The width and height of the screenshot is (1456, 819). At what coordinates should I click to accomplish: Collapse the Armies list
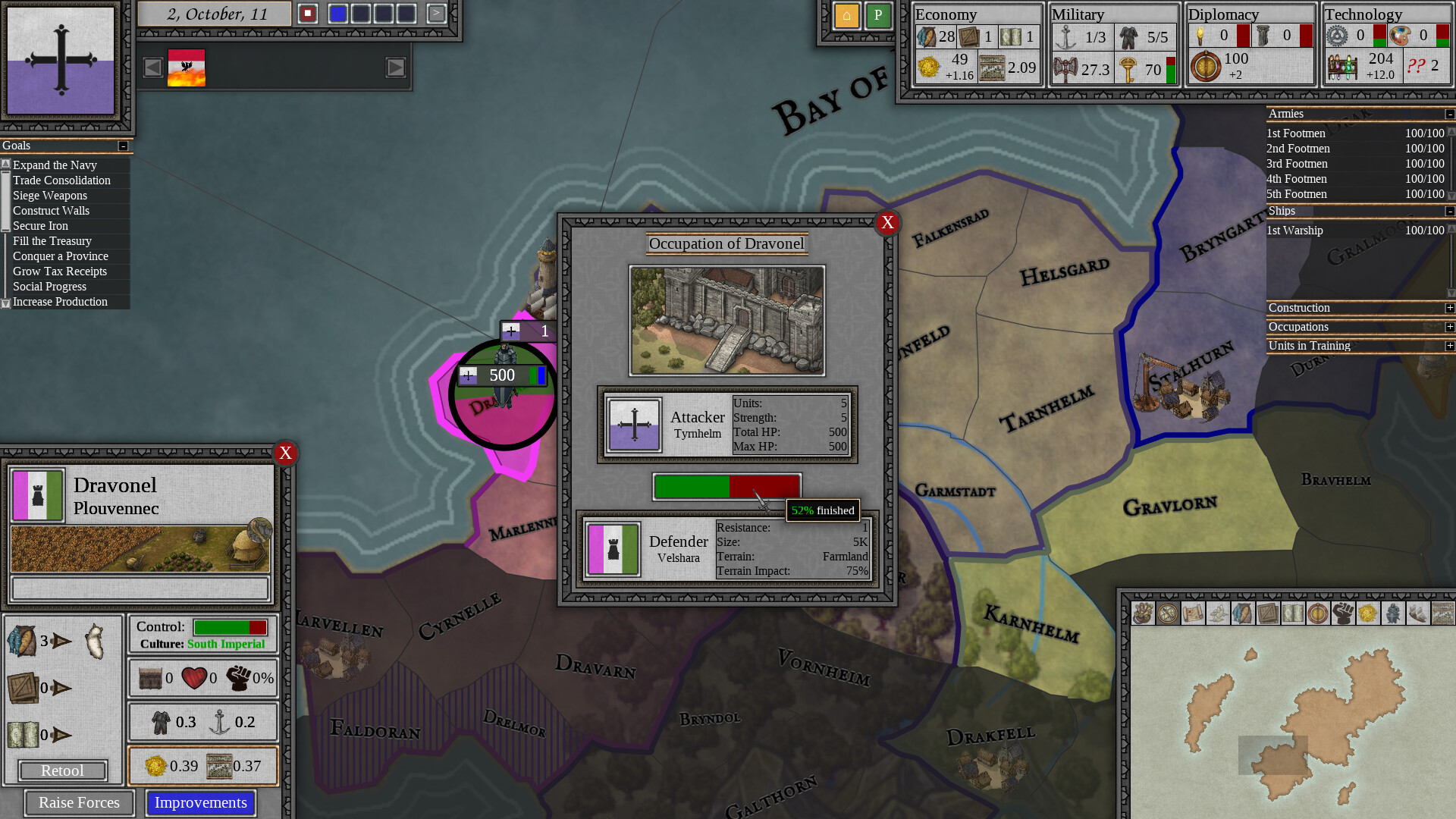1449,114
